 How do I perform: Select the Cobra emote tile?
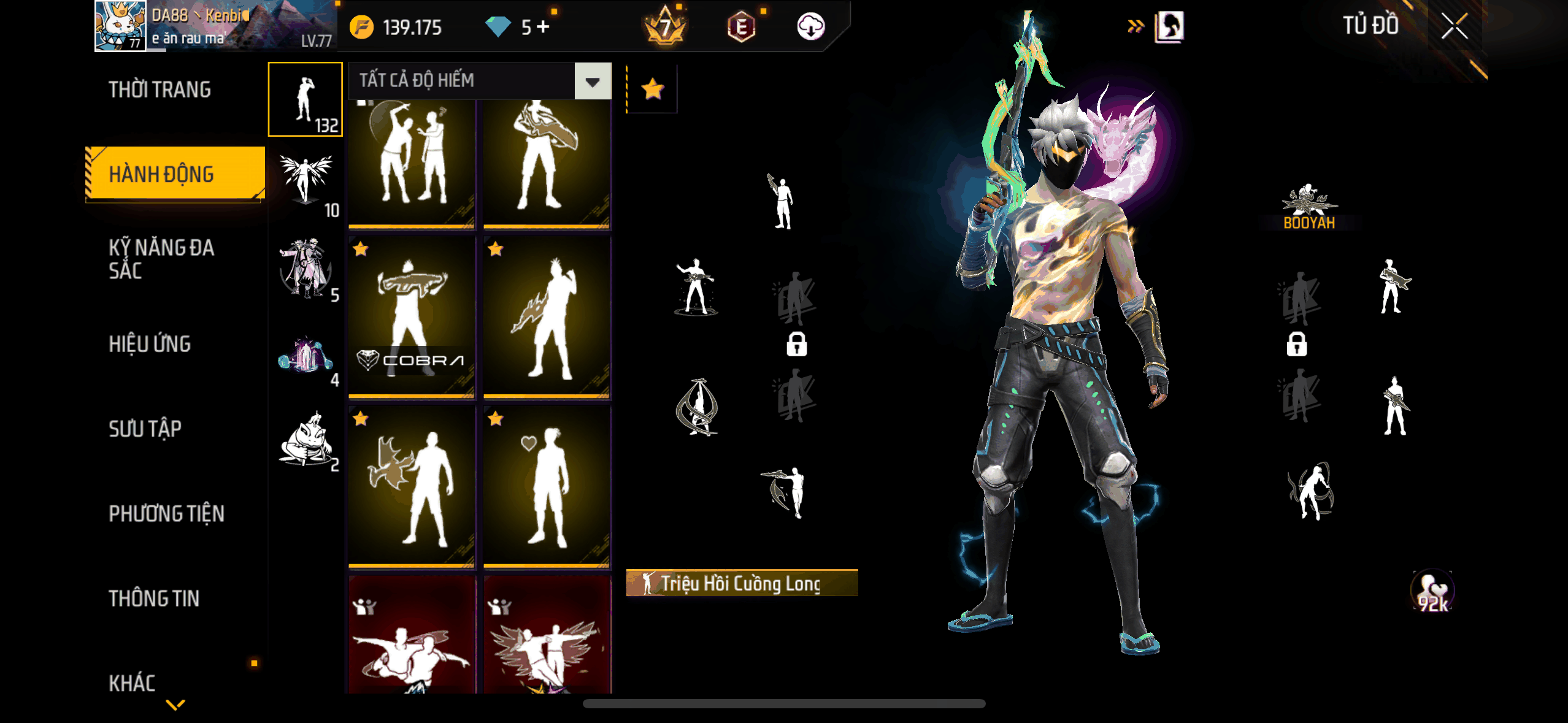[x=412, y=318]
